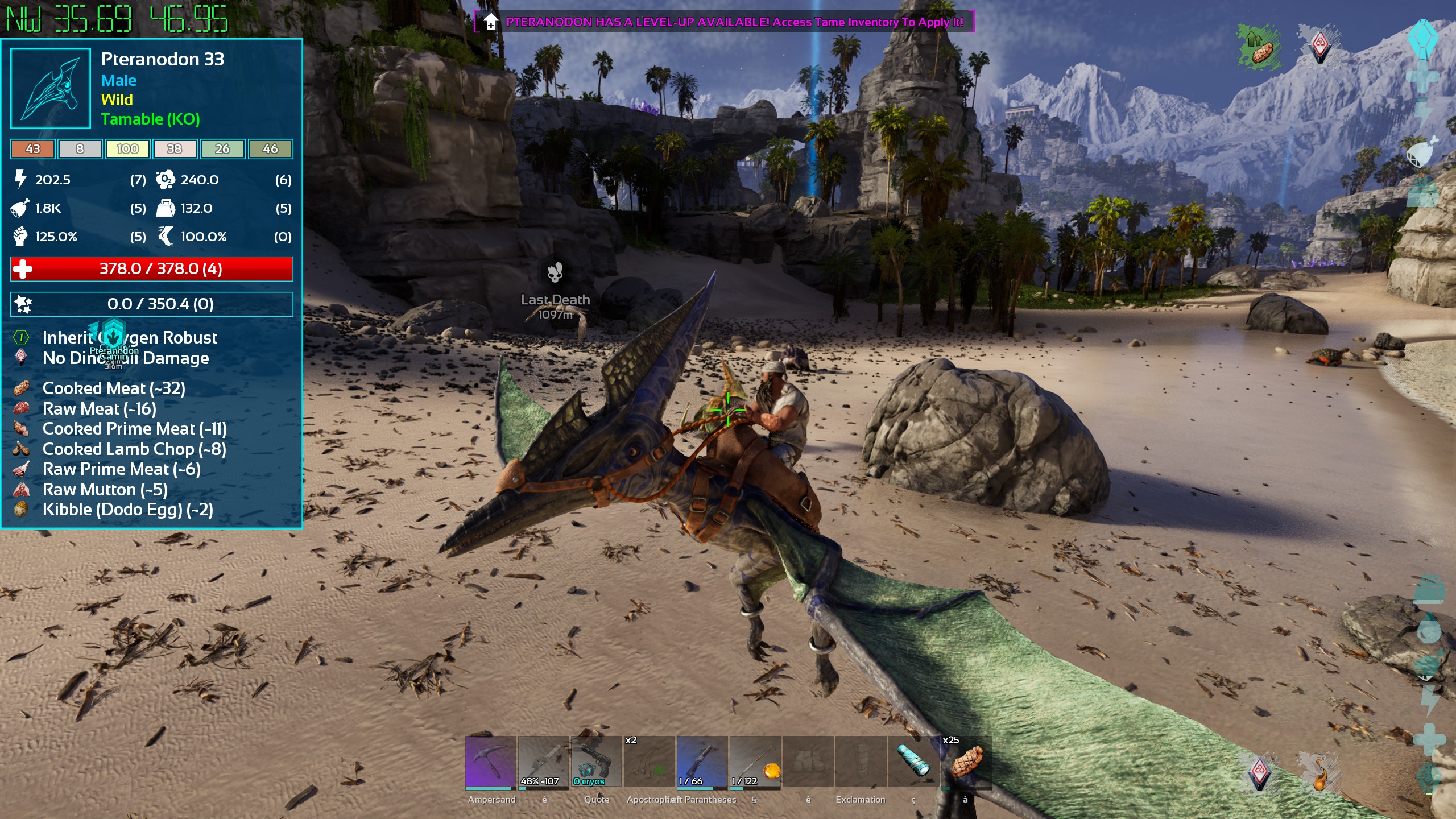Click the Kibble (Dodo Egg) food entry
Image resolution: width=1456 pixels, height=819 pixels.
127,510
